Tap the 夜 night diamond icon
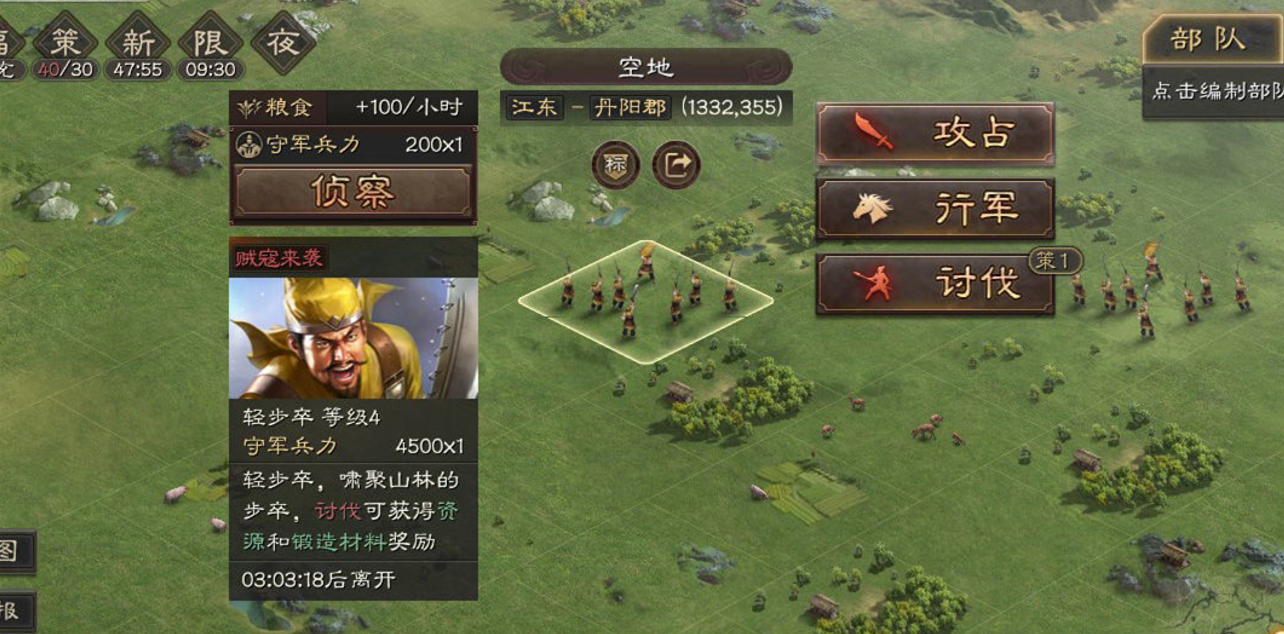The width and height of the screenshot is (1284, 634). pos(283,42)
